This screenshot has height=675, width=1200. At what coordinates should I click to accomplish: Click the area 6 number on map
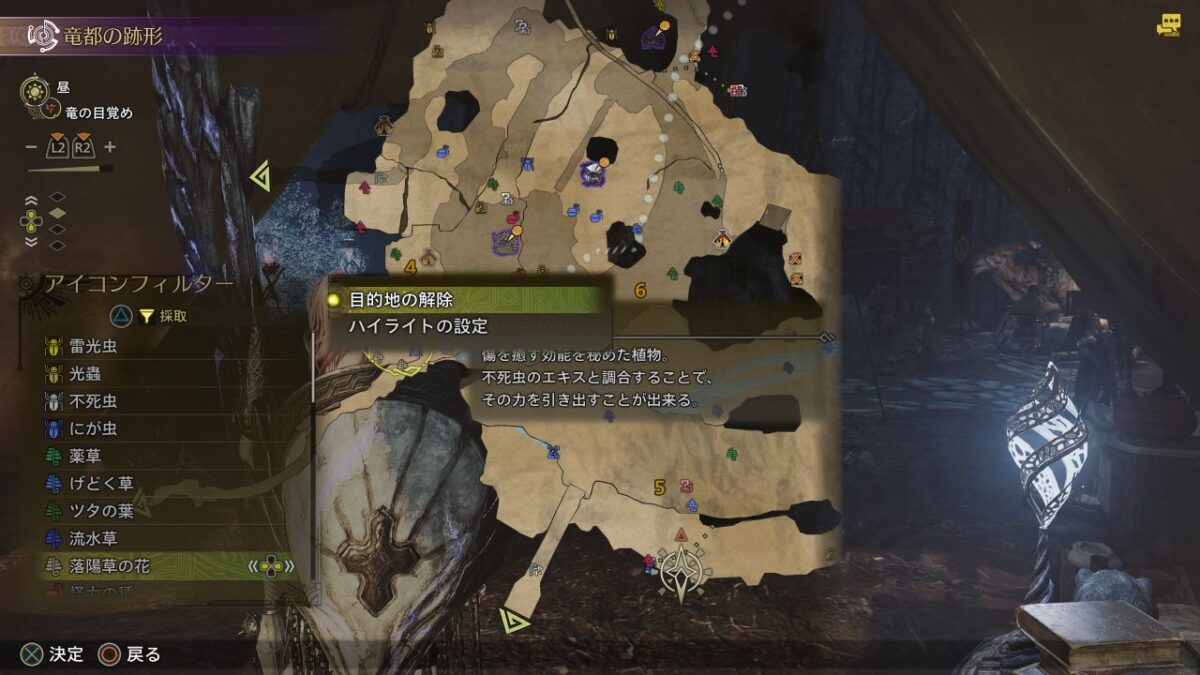pyautogui.click(x=640, y=291)
